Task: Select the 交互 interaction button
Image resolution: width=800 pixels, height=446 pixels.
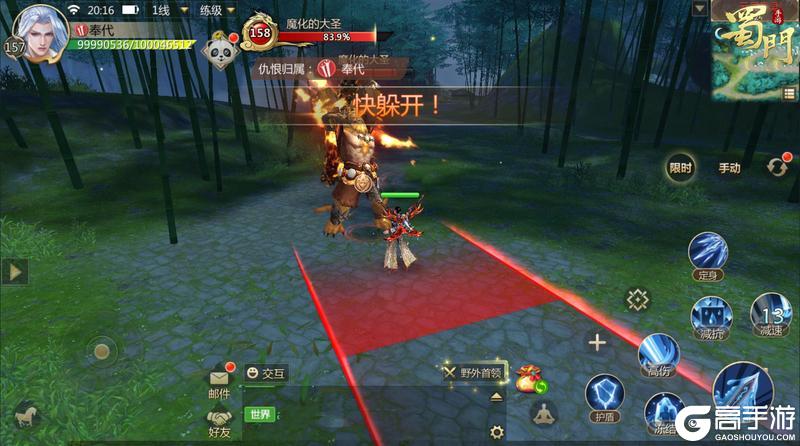Action: pos(266,373)
